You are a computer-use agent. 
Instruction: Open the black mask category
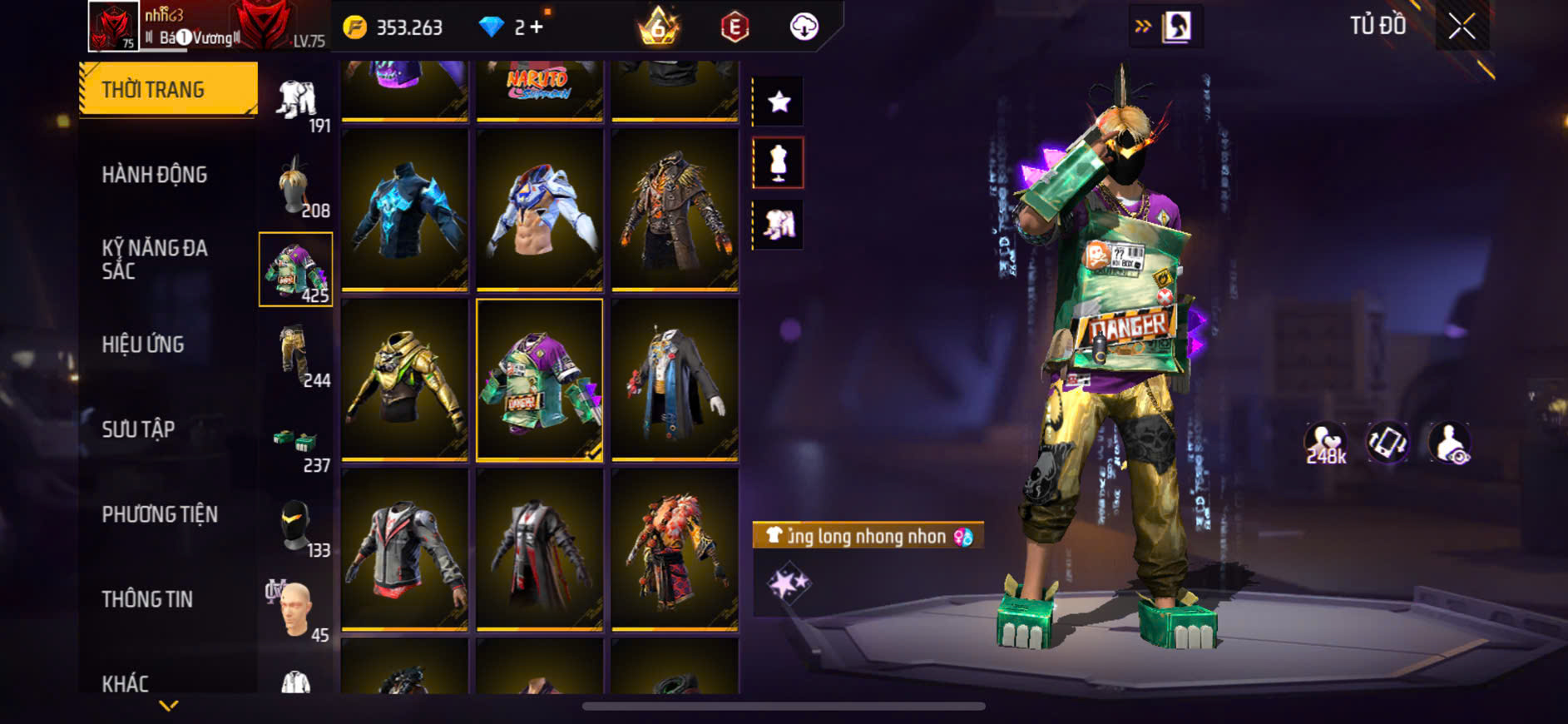[295, 526]
